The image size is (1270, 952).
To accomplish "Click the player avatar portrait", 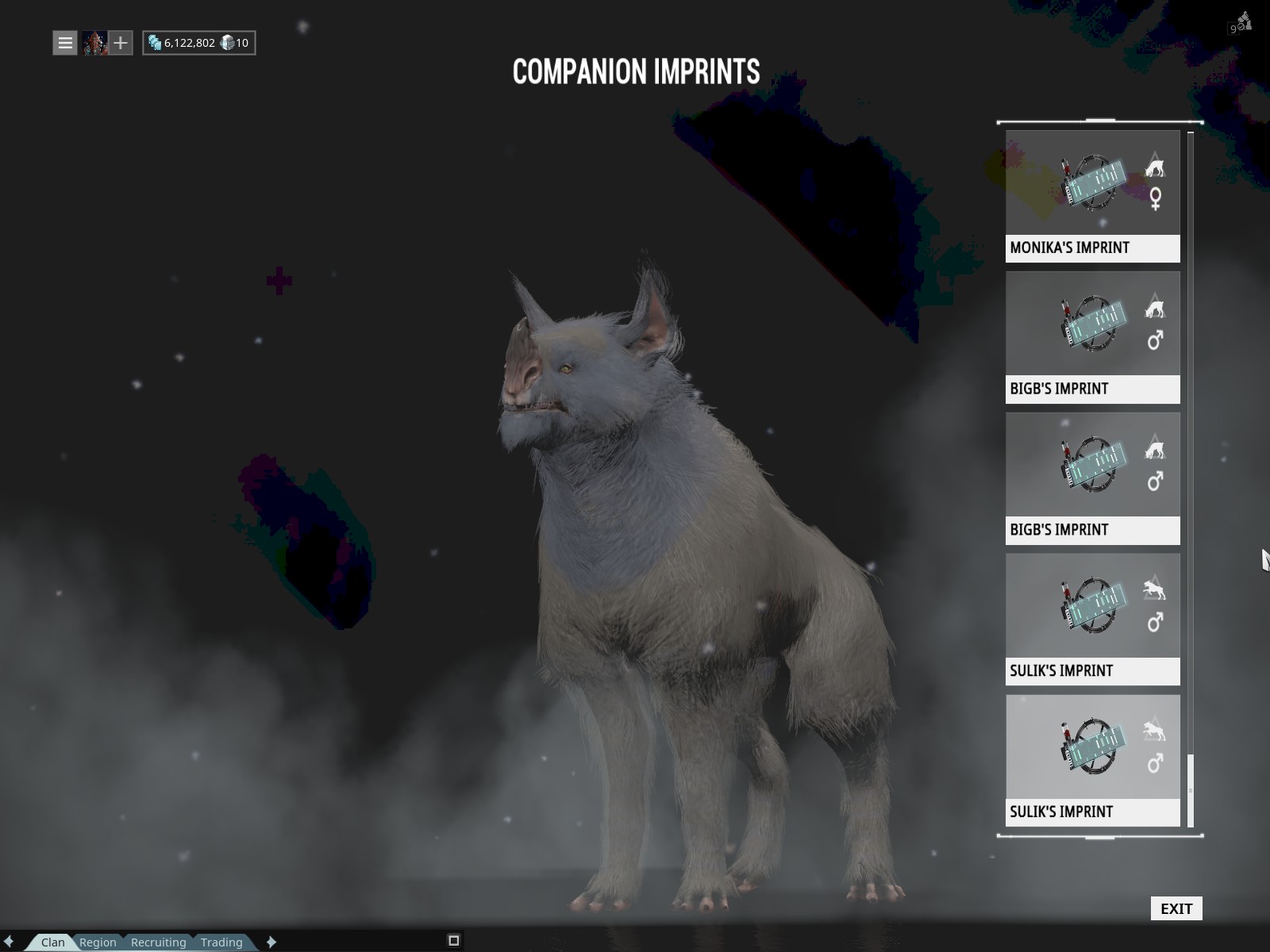I will (x=94, y=43).
